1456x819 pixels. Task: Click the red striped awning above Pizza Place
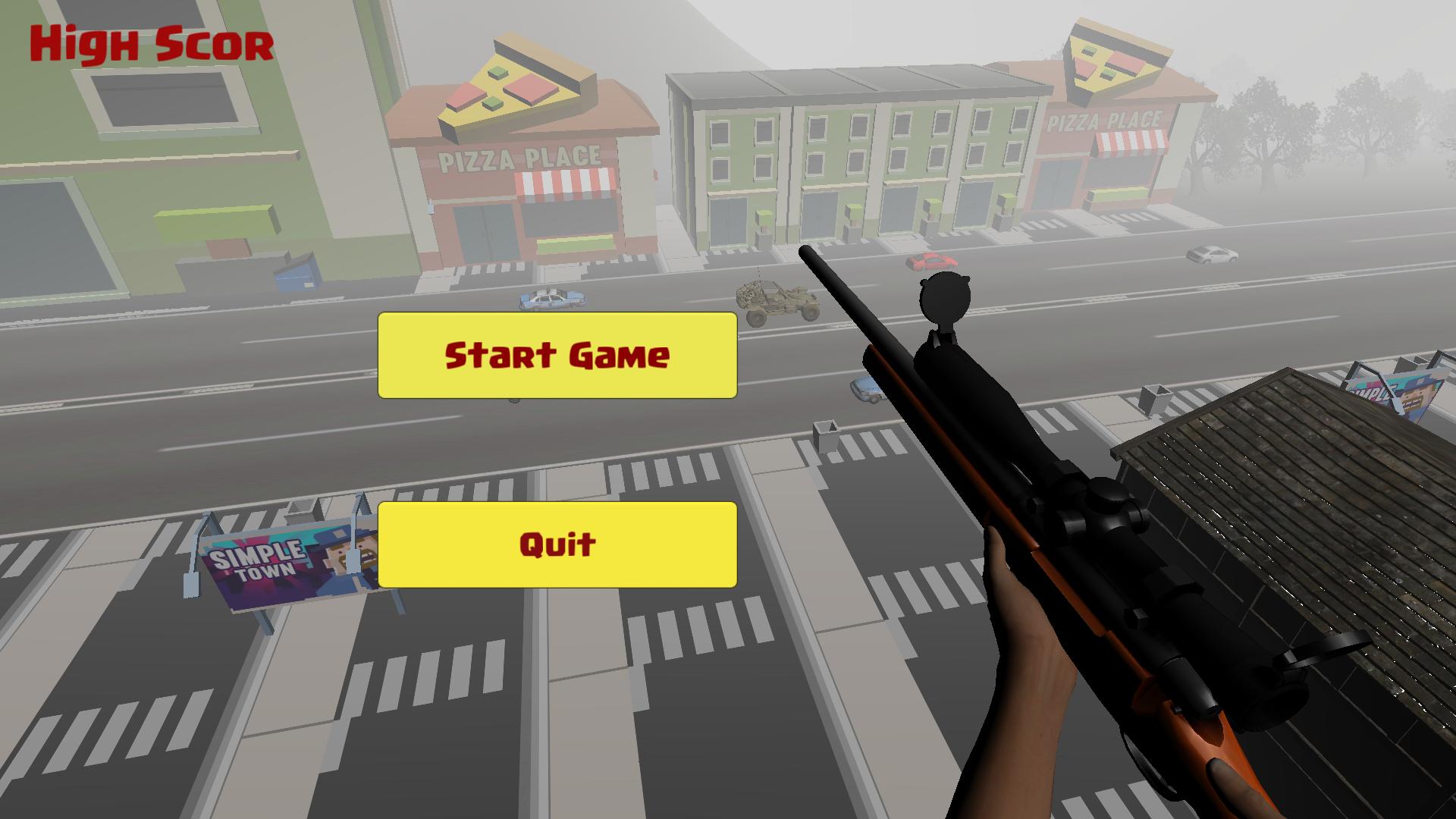(565, 184)
